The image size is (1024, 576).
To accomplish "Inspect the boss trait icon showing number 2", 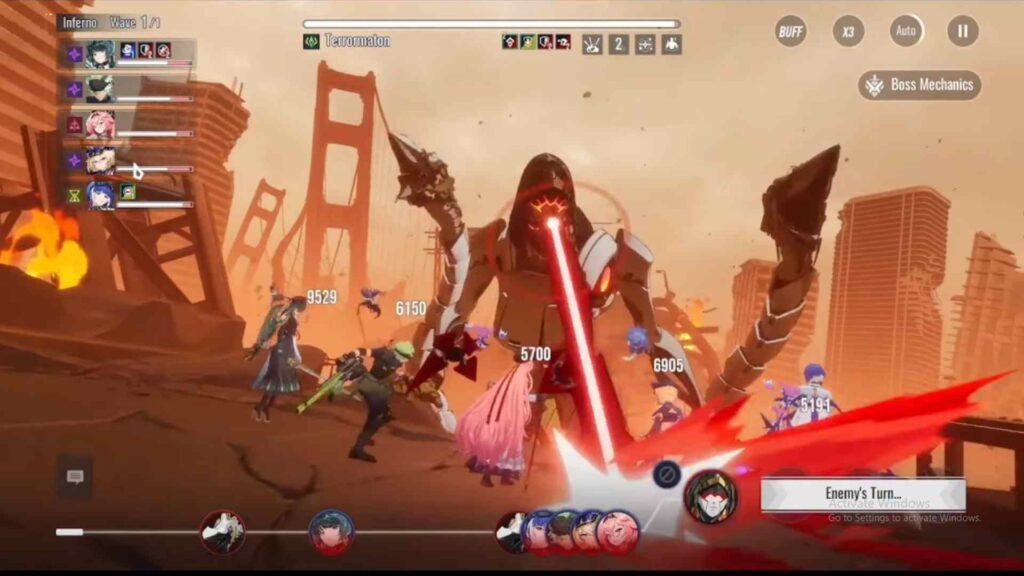I will tap(619, 44).
